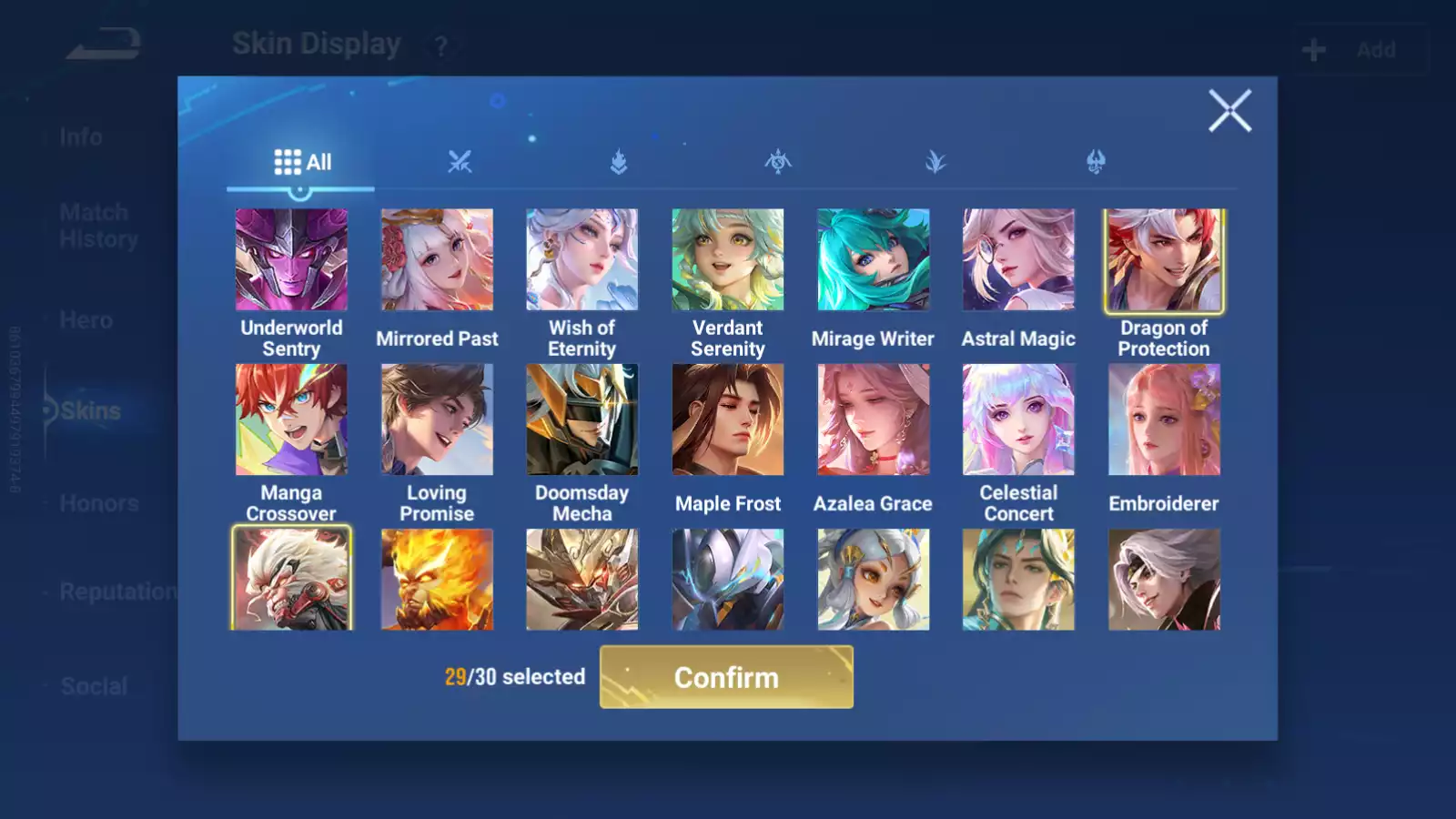The height and width of the screenshot is (819, 1456).
Task: Switch to the All skins tab
Action: click(x=302, y=162)
